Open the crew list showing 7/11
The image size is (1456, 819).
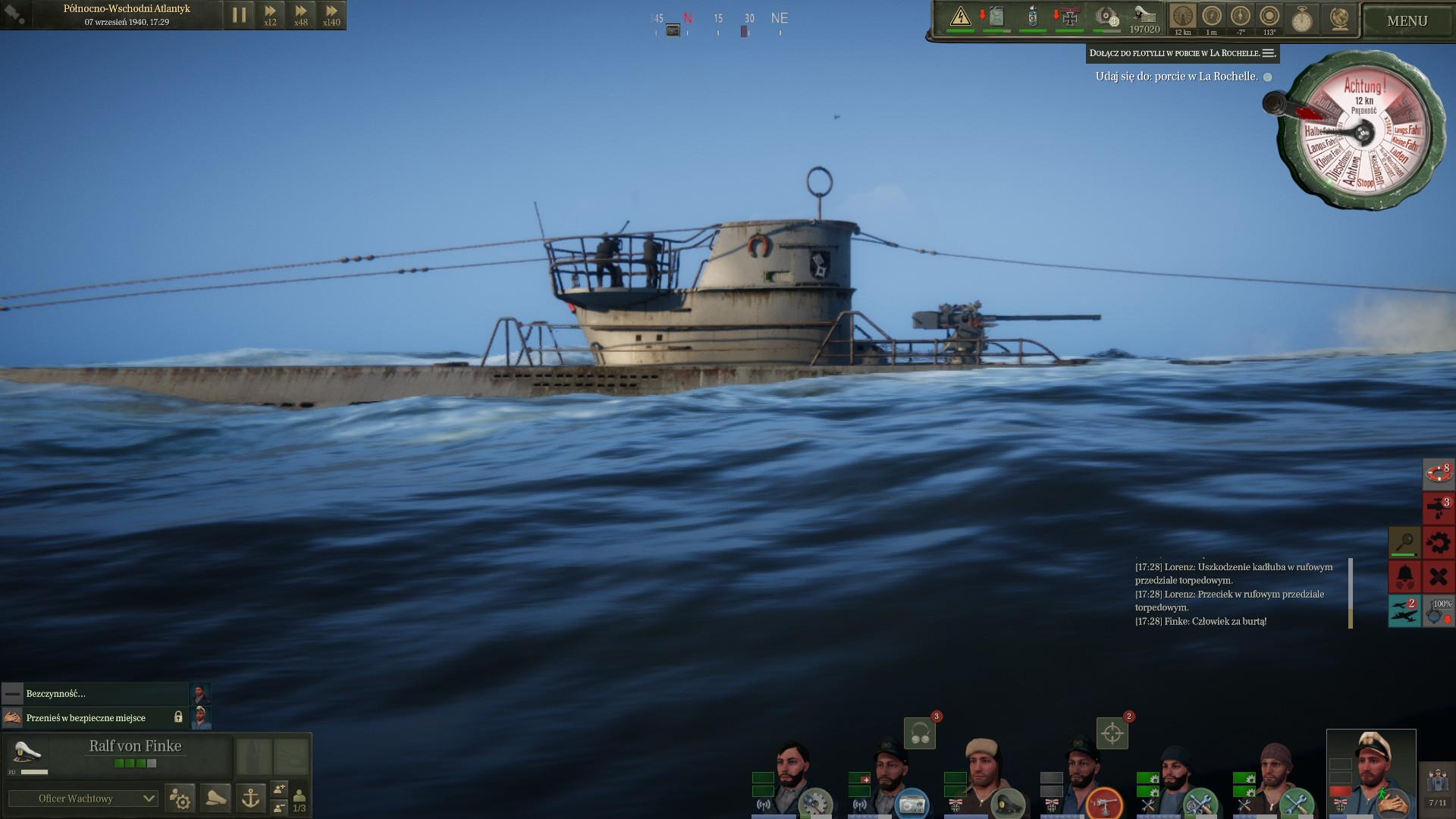point(1436,786)
